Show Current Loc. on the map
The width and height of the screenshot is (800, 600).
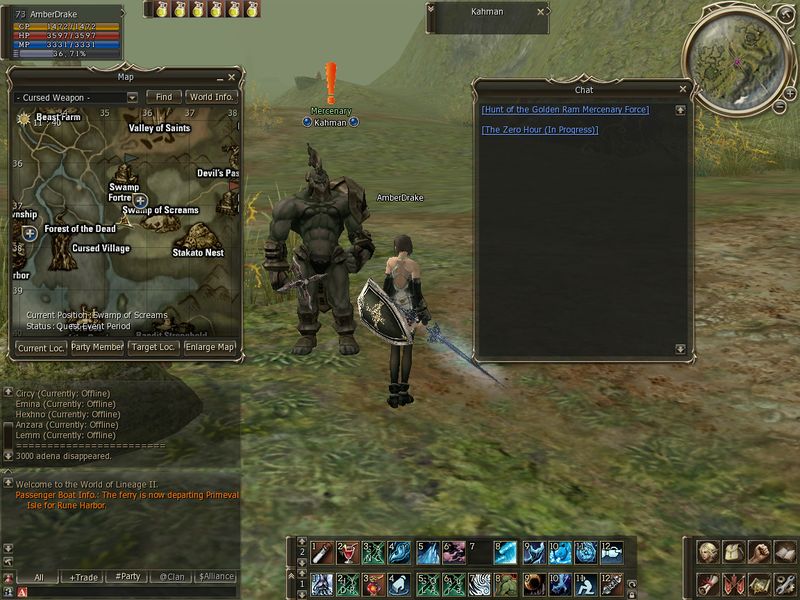pyautogui.click(x=41, y=348)
